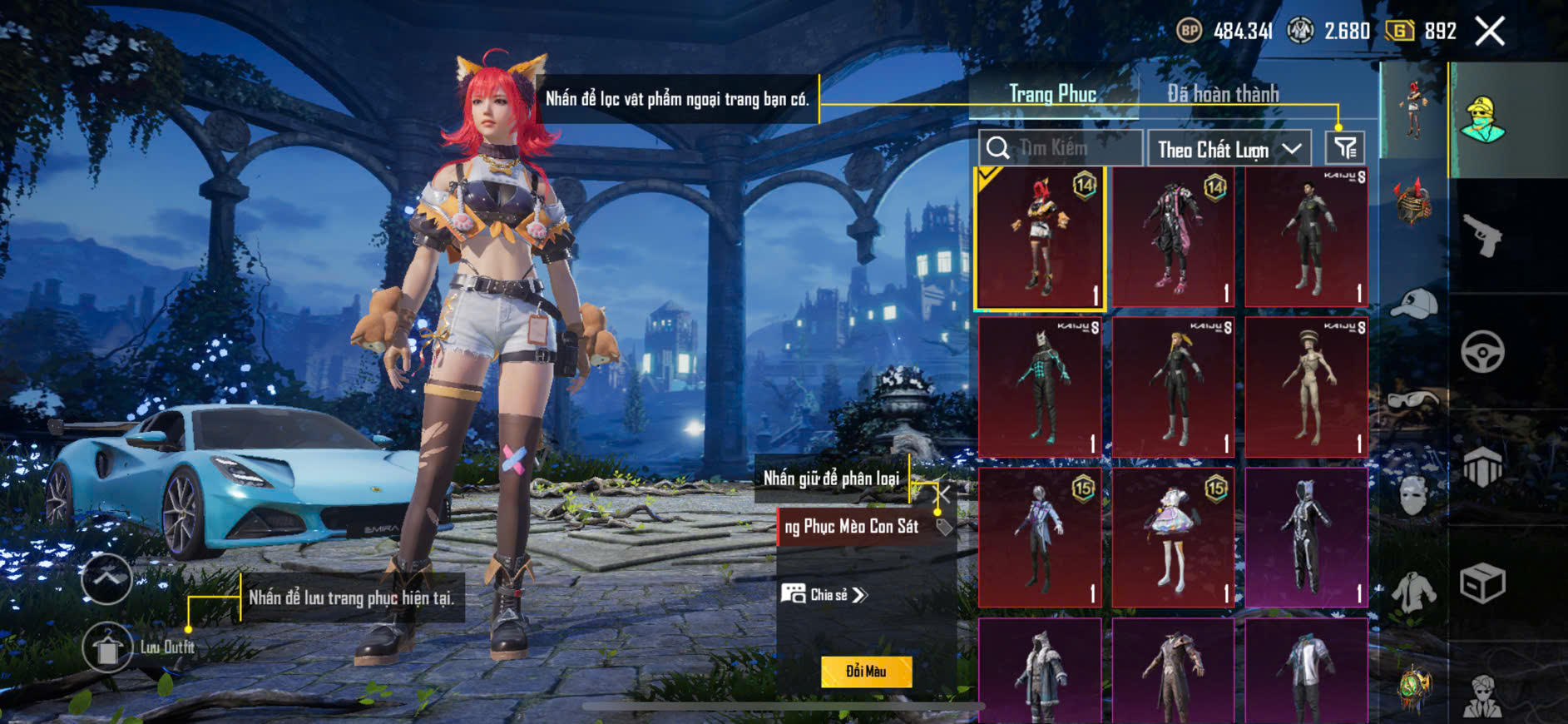Open the crate box category
1568x724 pixels.
click(x=1482, y=583)
